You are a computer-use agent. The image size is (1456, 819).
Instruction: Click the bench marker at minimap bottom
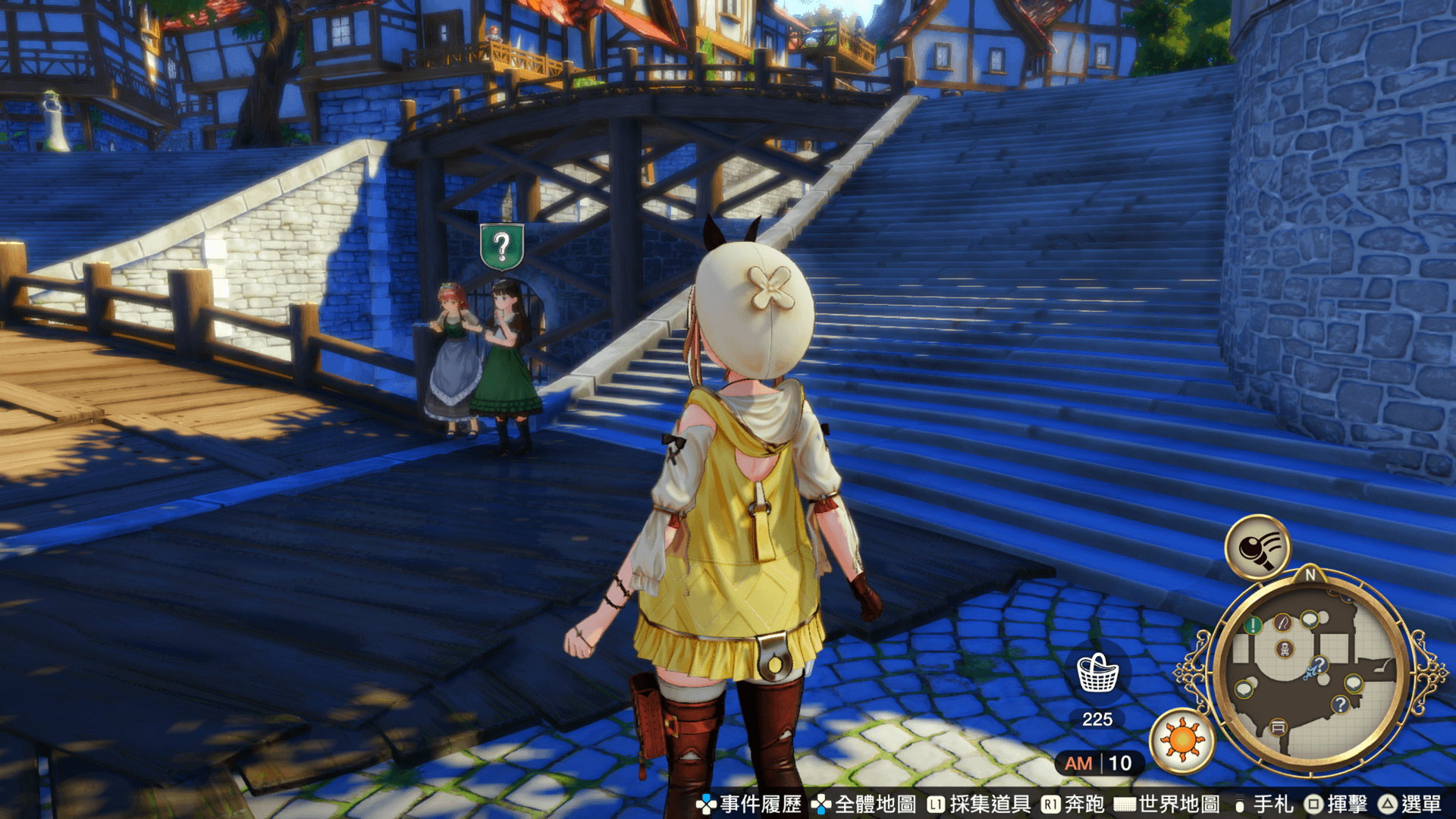pos(1278,727)
